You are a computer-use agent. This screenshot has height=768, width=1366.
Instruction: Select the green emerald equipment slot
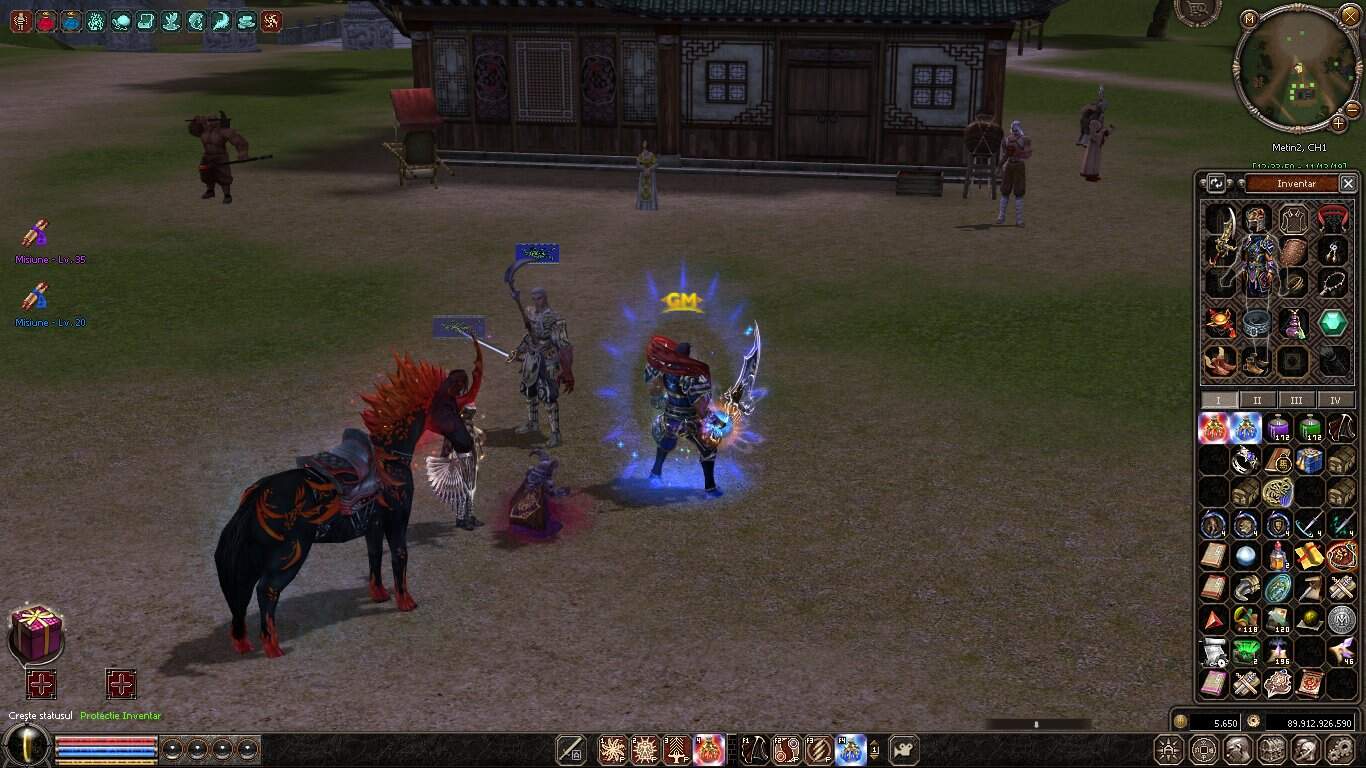pyautogui.click(x=1332, y=322)
